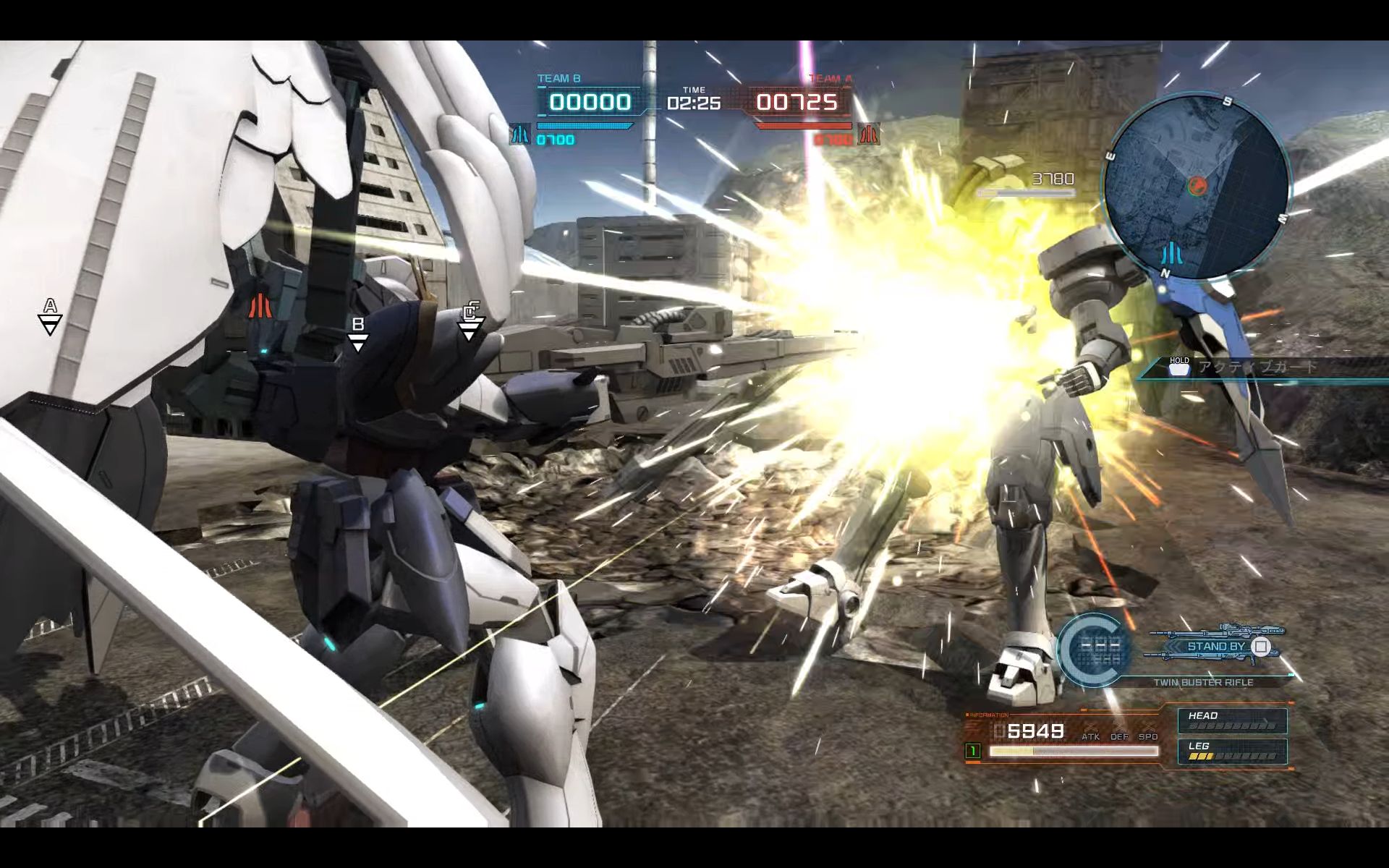Open the circular radar minimap
The image size is (1389, 868).
point(1197,185)
